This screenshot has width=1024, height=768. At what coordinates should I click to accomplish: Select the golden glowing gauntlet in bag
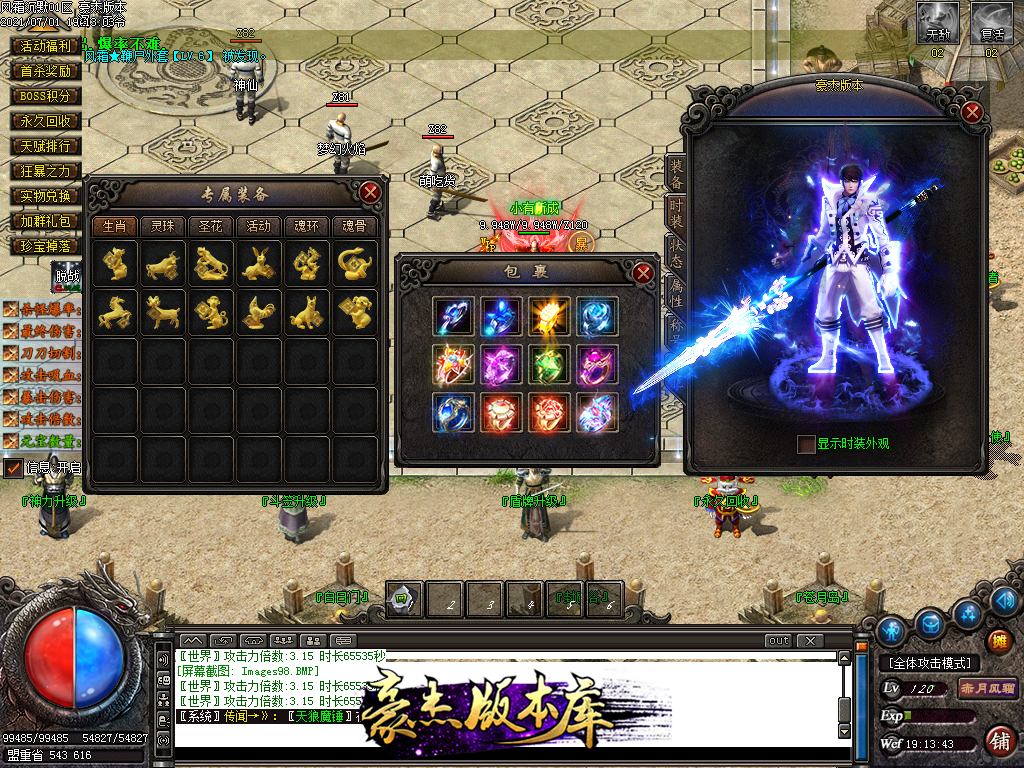tap(548, 315)
